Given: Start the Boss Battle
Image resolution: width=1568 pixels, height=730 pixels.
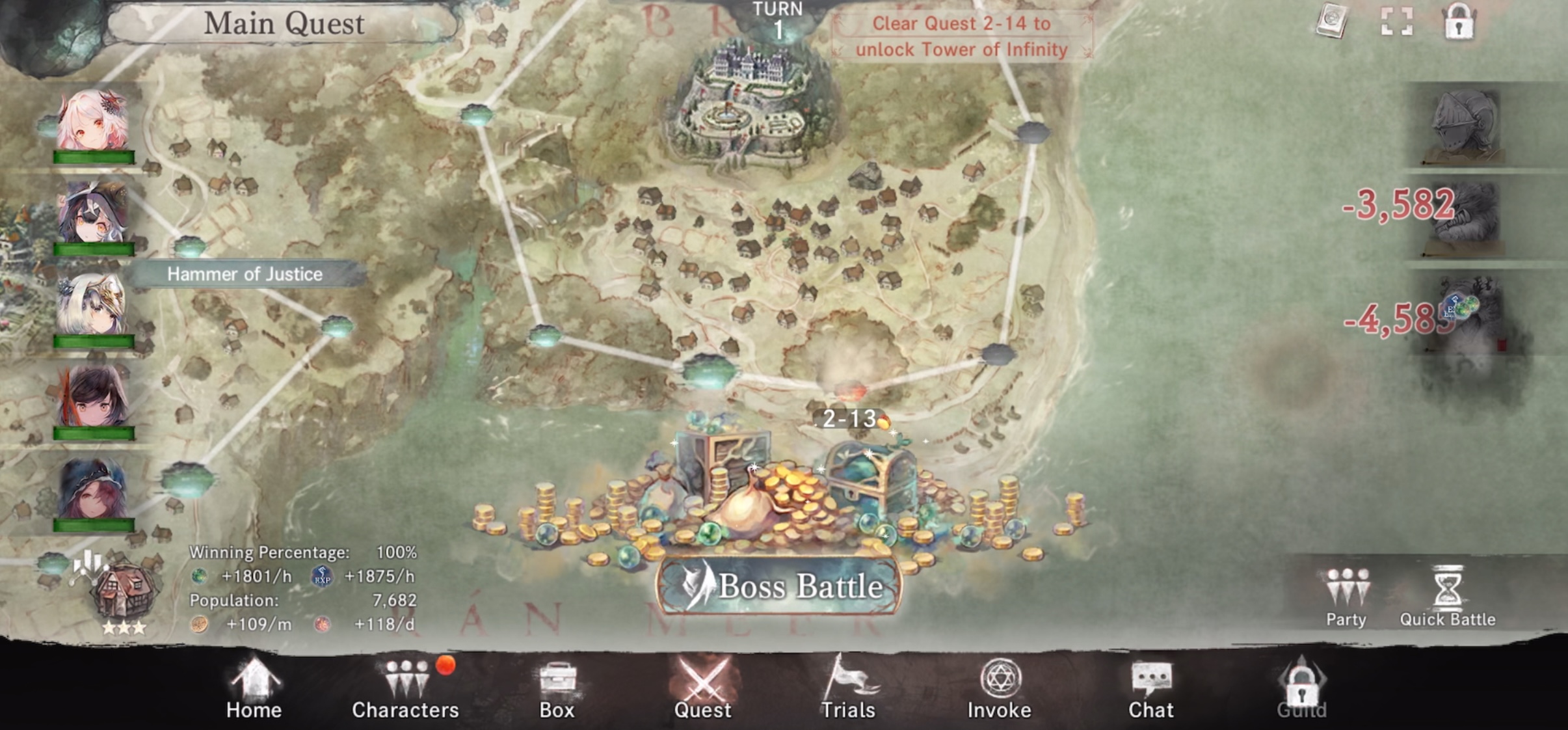Looking at the screenshot, I should [x=779, y=586].
